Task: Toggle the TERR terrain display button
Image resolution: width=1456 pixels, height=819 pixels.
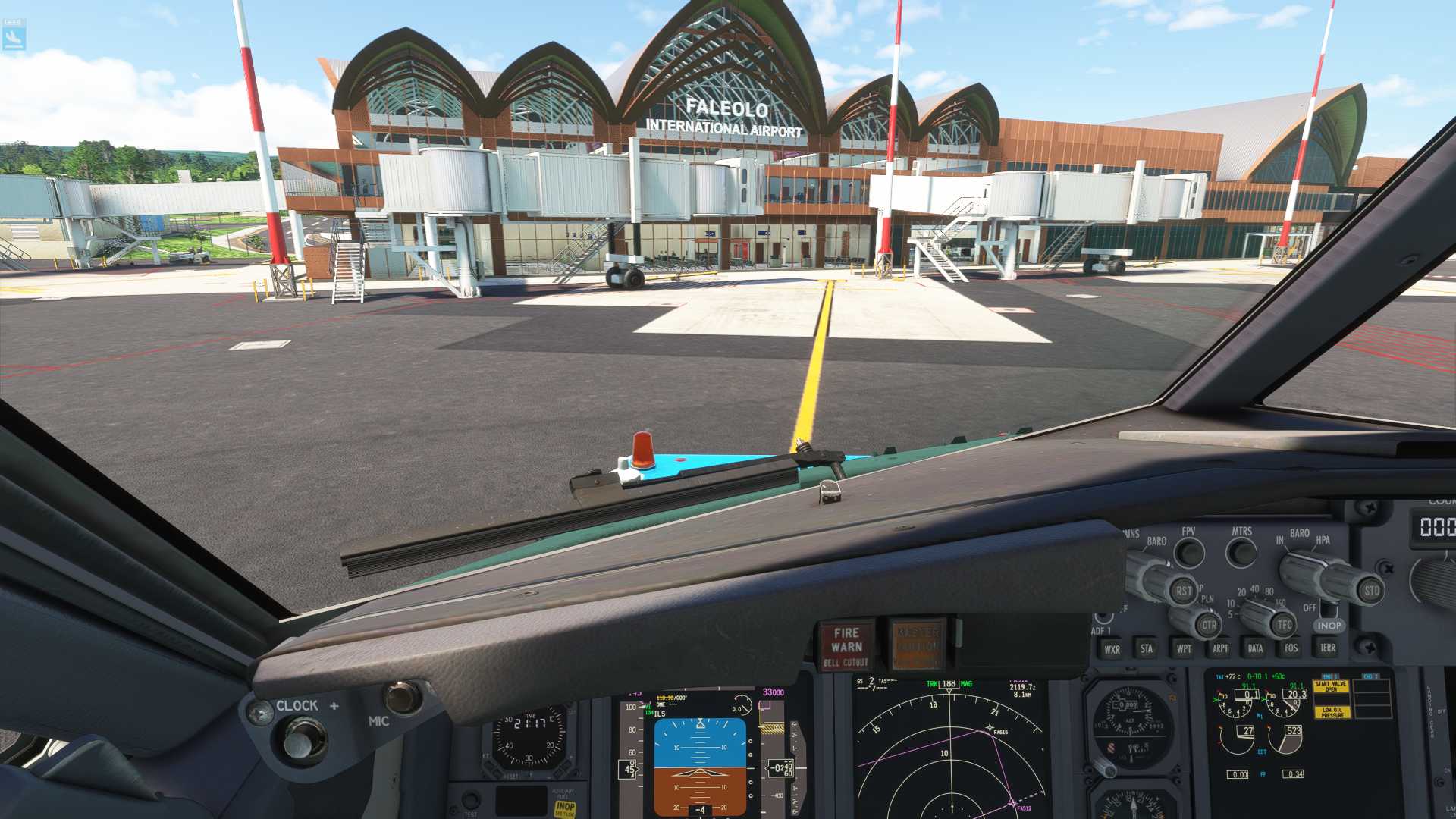Action: coord(1328,648)
